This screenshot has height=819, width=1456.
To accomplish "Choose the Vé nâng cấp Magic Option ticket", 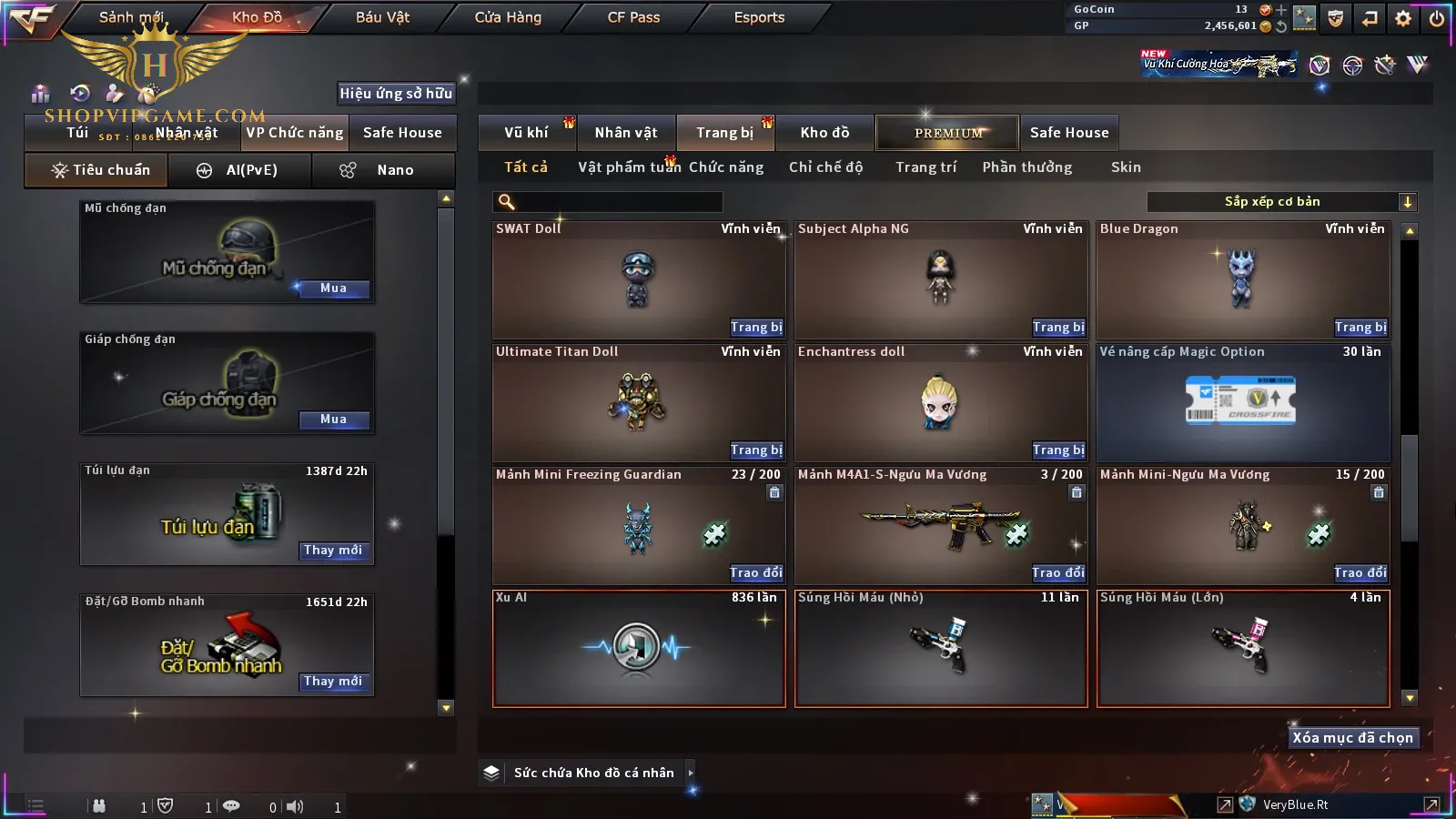I will [1242, 402].
